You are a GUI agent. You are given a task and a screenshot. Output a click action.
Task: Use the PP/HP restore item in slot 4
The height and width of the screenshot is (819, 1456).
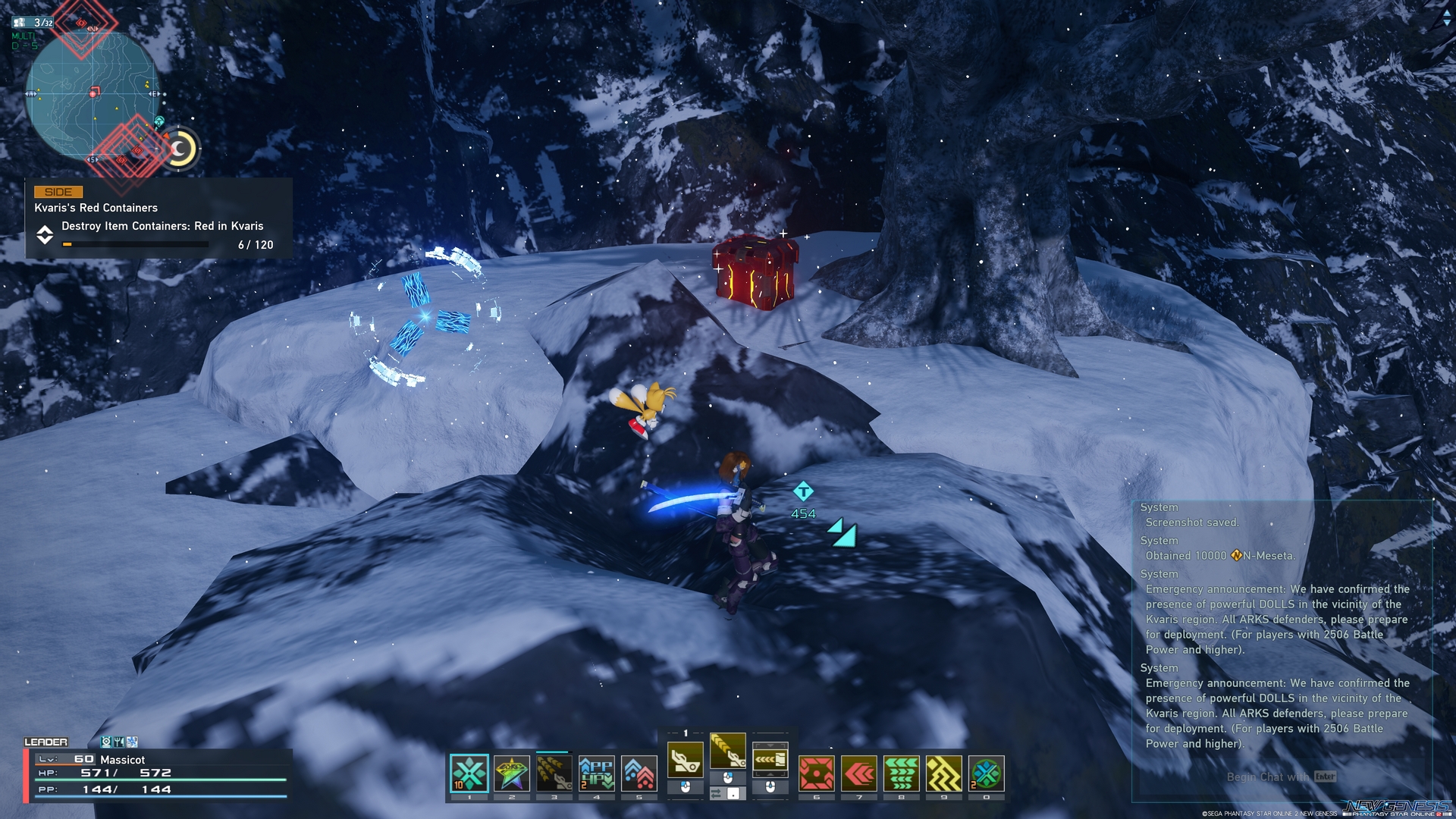596,771
